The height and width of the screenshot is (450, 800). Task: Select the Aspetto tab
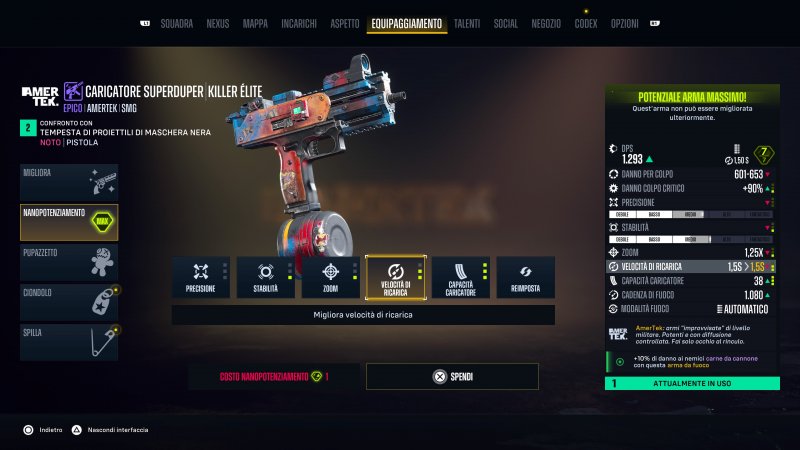(344, 23)
